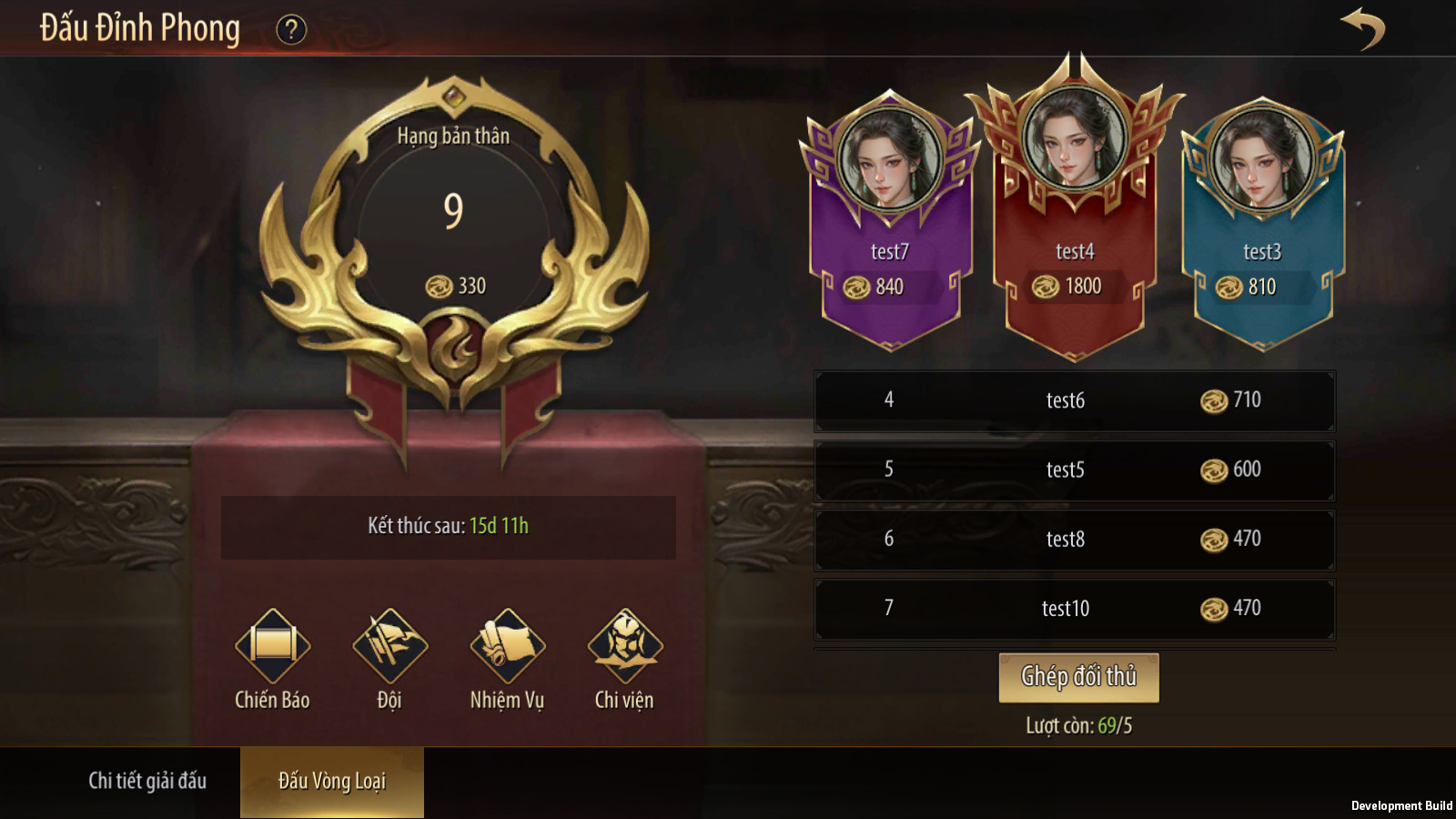This screenshot has height=819, width=1456.
Task: Open the Chi viện reinforcement menu
Action: [x=624, y=647]
